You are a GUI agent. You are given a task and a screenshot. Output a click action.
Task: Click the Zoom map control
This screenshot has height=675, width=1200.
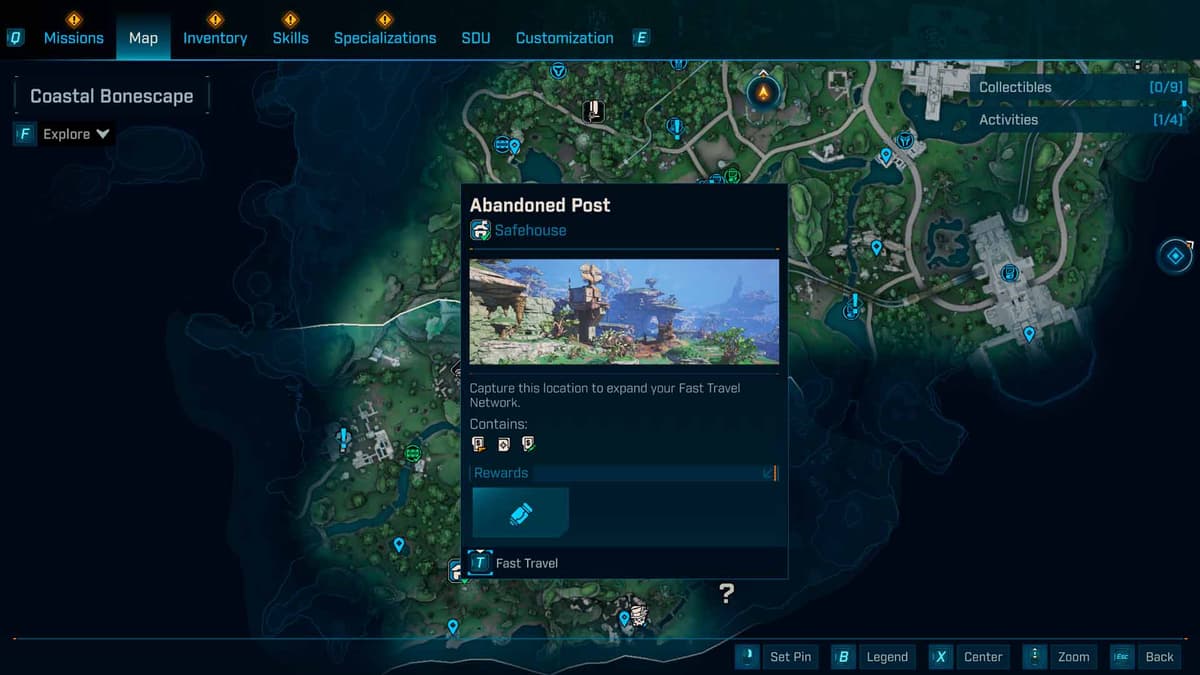tap(1060, 657)
